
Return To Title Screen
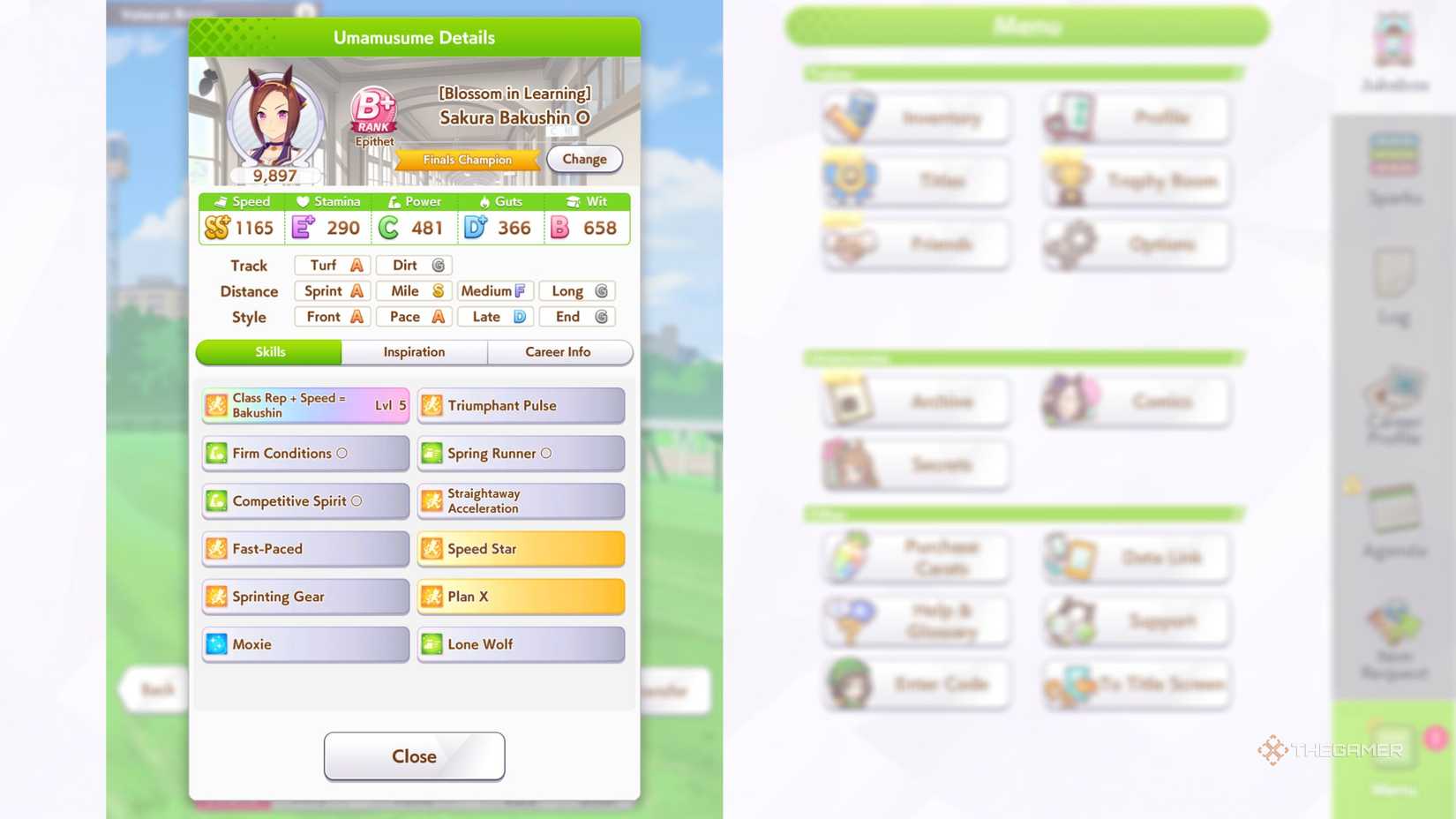(1135, 684)
